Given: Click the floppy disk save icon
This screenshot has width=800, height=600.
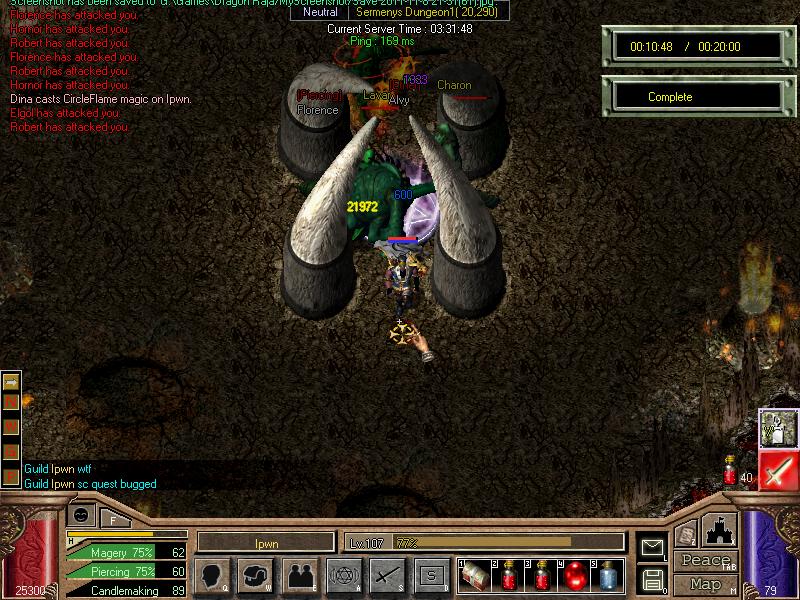Looking at the screenshot, I should click(653, 578).
